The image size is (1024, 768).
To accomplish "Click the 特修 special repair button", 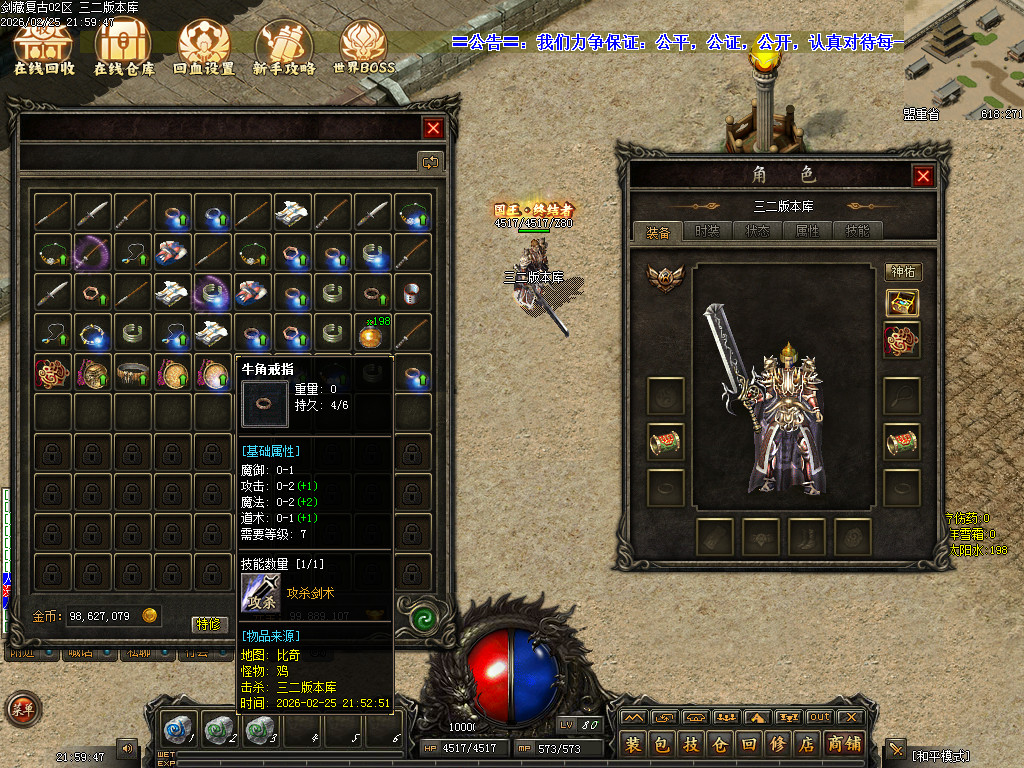I will click(209, 624).
